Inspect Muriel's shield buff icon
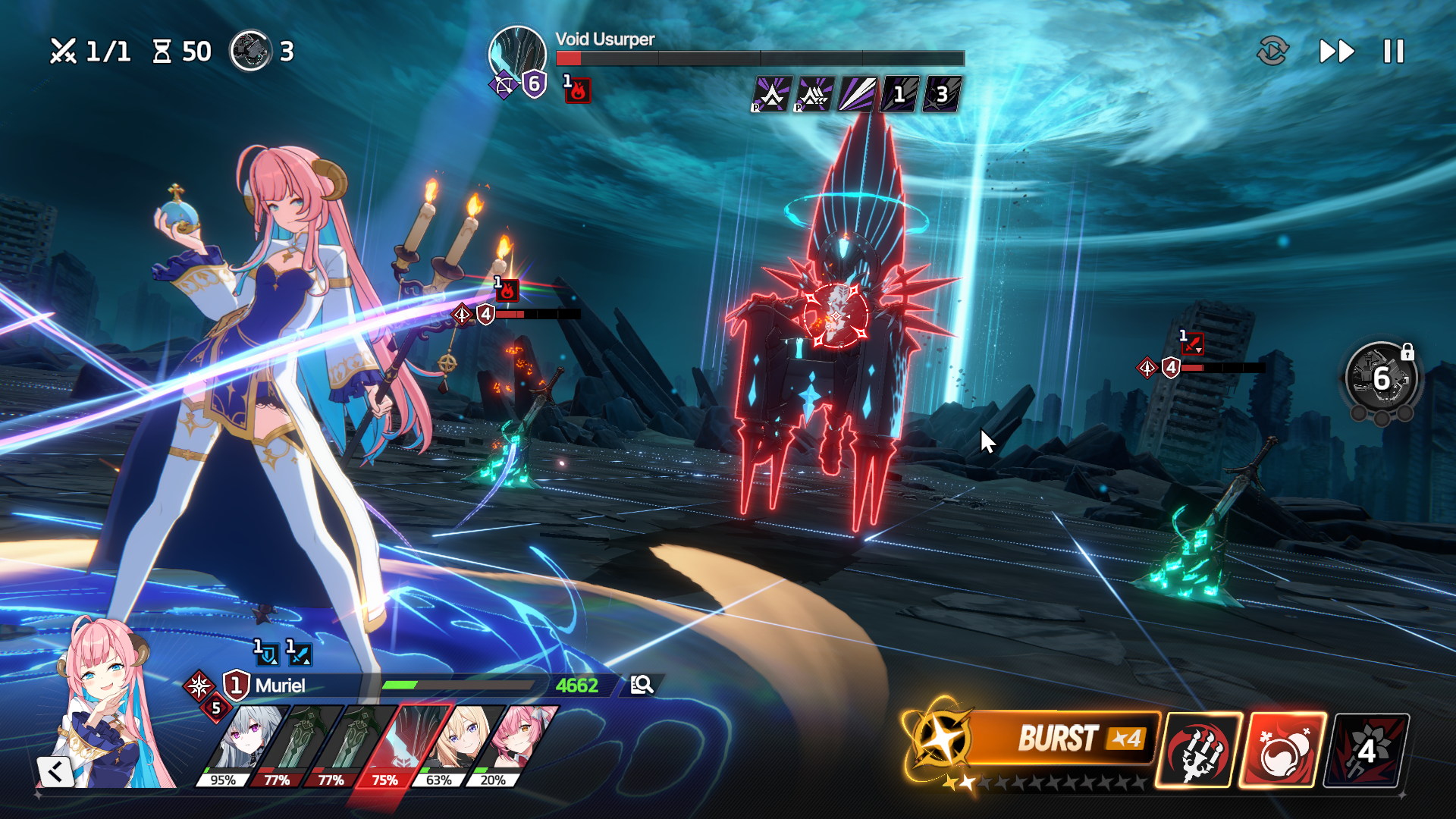Viewport: 1456px width, 819px height. point(266,653)
